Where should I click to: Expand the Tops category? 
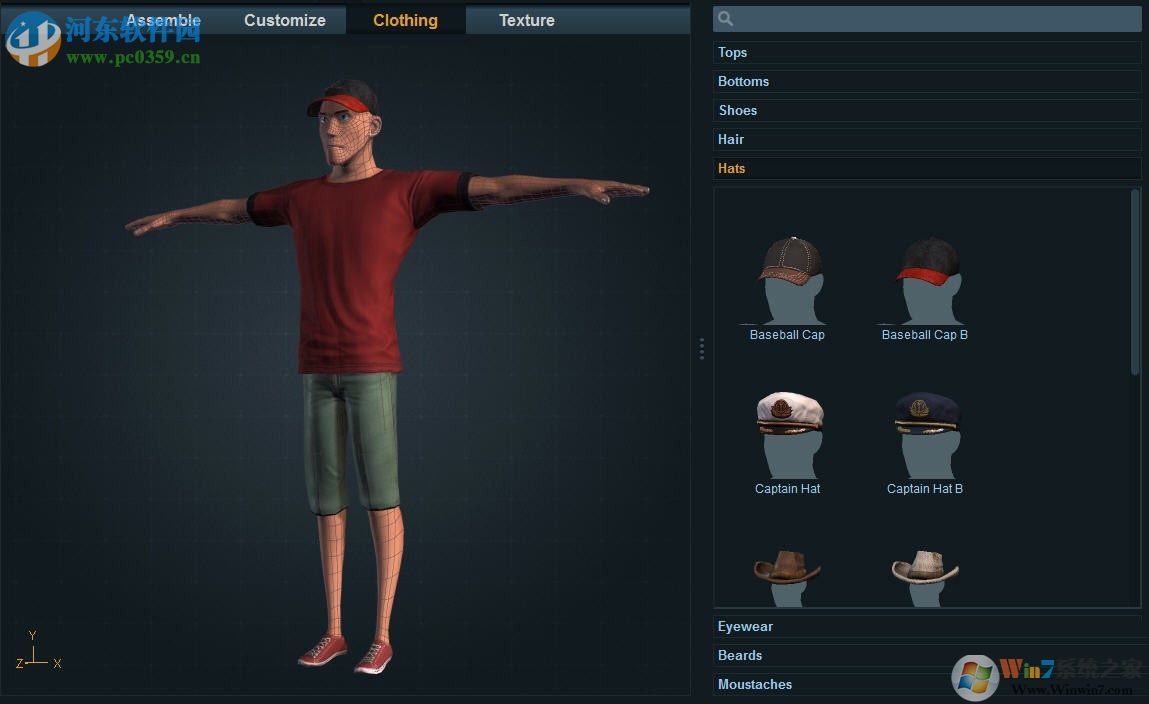(927, 52)
